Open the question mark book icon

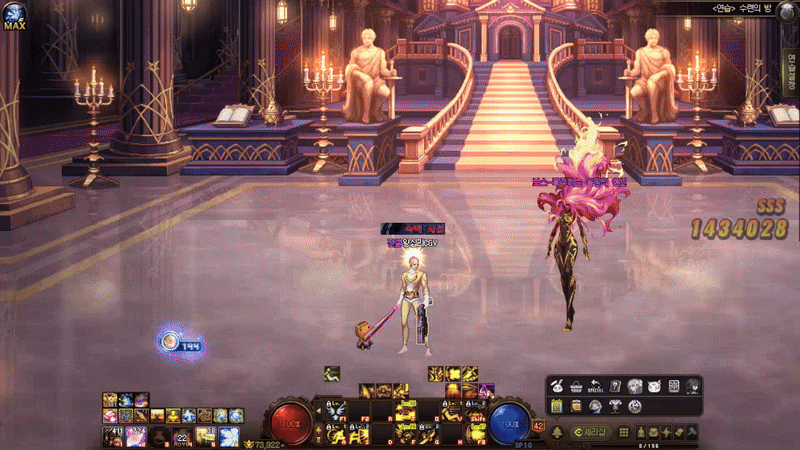[615, 386]
